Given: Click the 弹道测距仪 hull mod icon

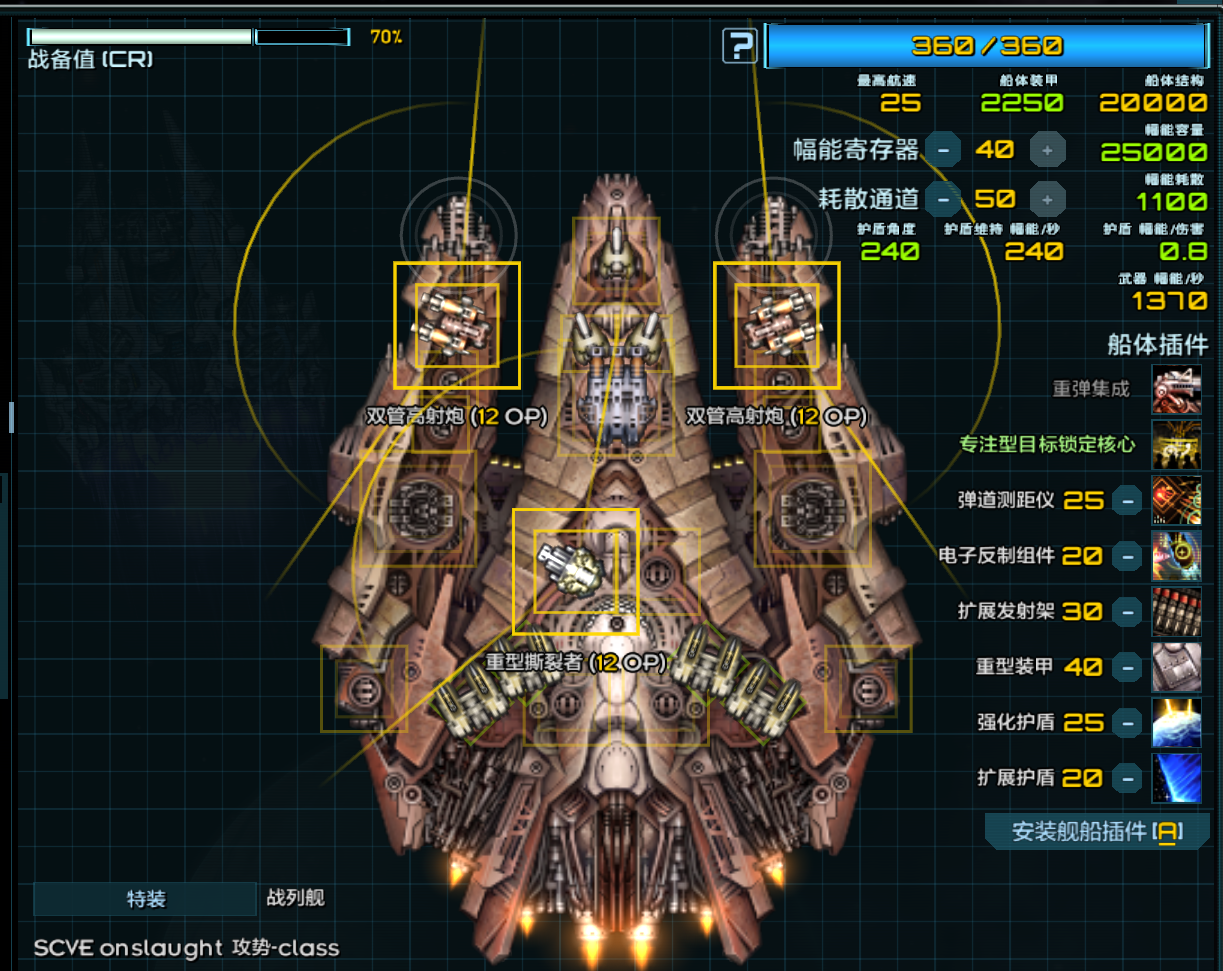Looking at the screenshot, I should point(1176,500).
